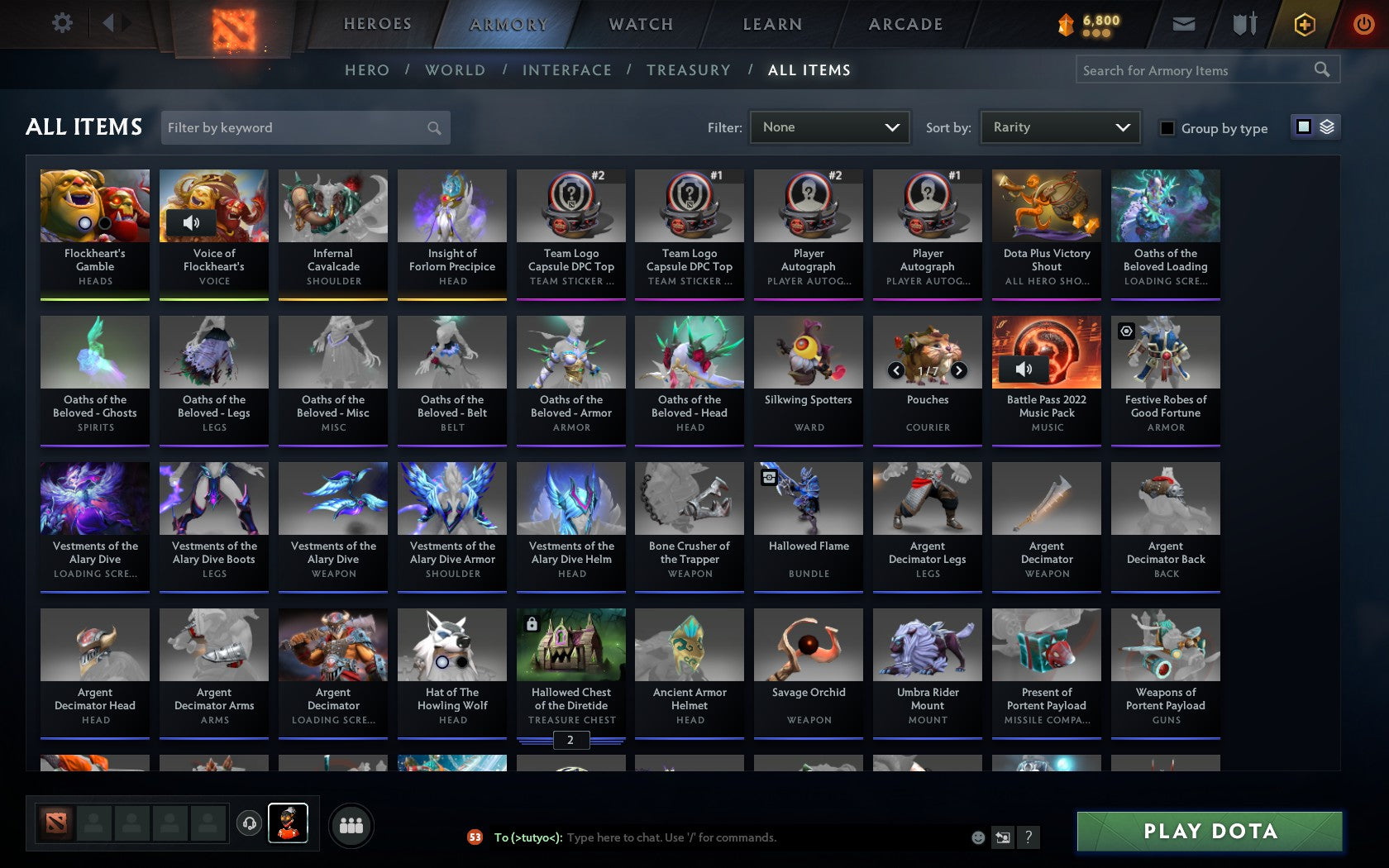The height and width of the screenshot is (868, 1389).
Task: Open the WATCH menu in the top bar
Action: pos(640,24)
